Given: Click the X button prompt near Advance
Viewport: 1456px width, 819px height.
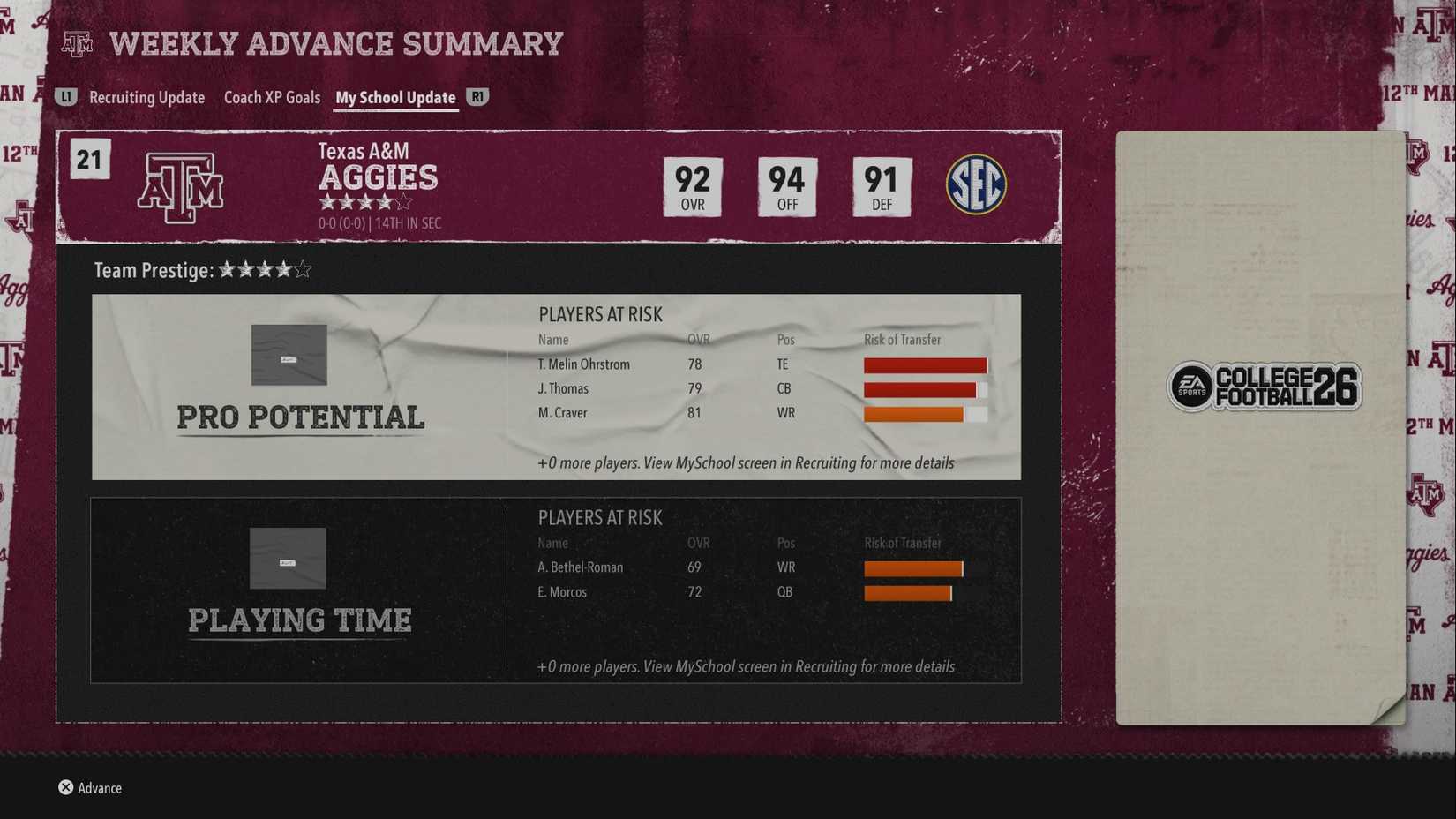Looking at the screenshot, I should pos(64,787).
